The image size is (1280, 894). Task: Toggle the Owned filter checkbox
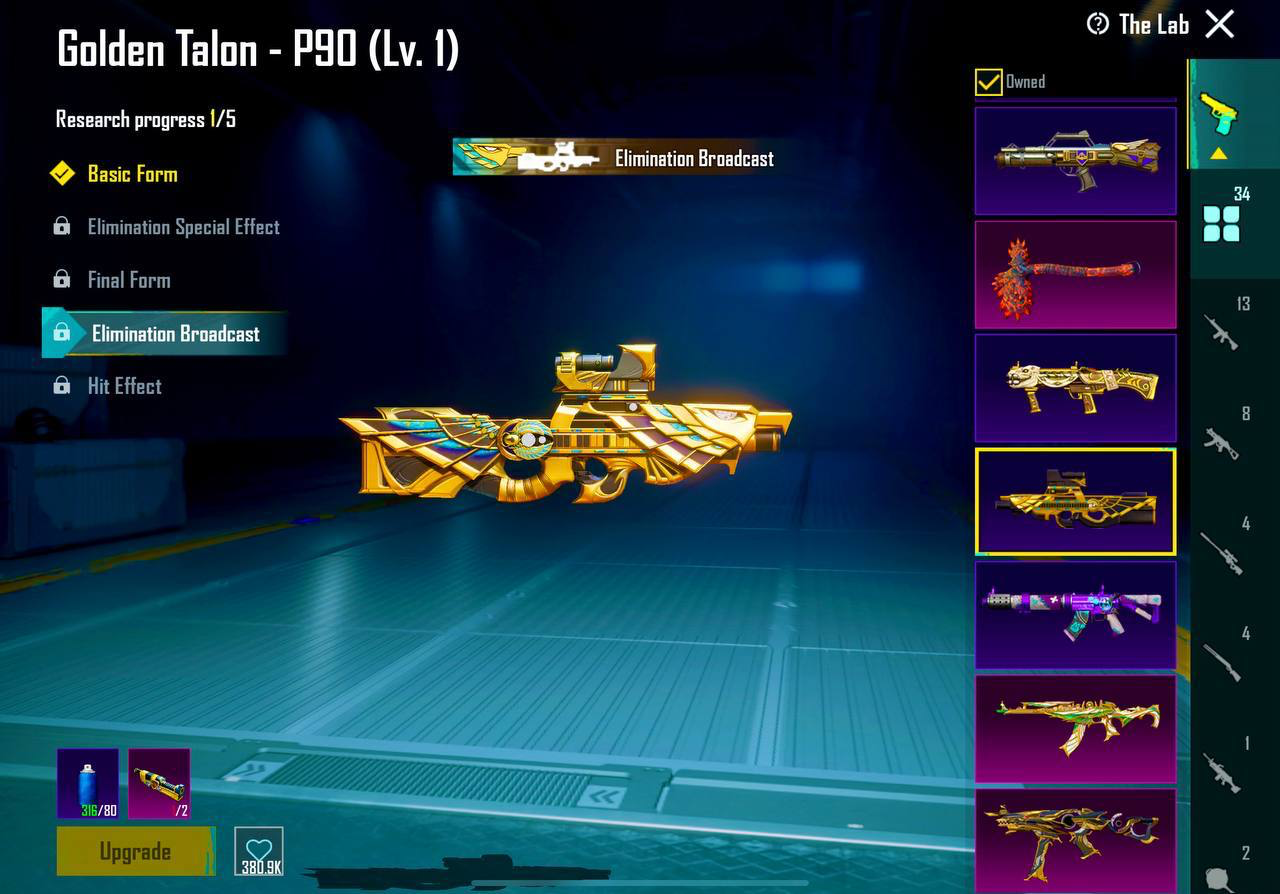[x=988, y=82]
